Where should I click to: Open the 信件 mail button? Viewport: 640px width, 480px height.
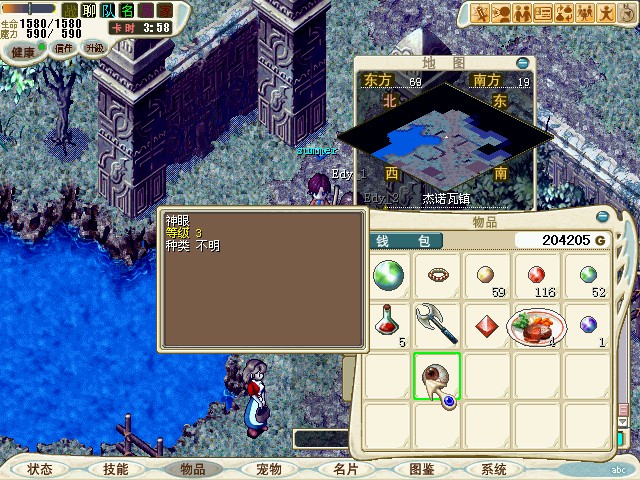point(64,48)
